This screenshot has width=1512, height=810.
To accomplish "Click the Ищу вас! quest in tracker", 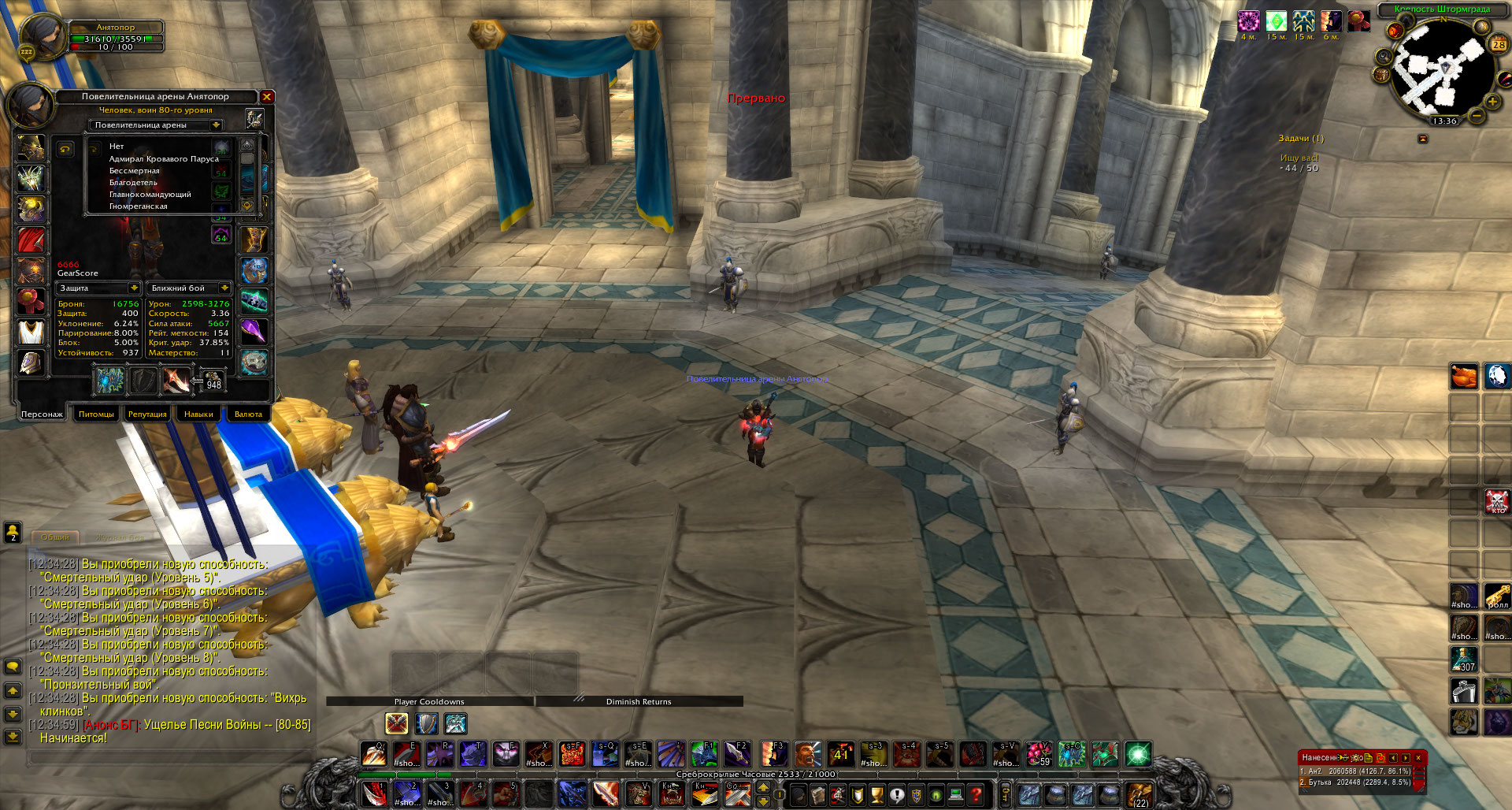I will (x=1299, y=158).
